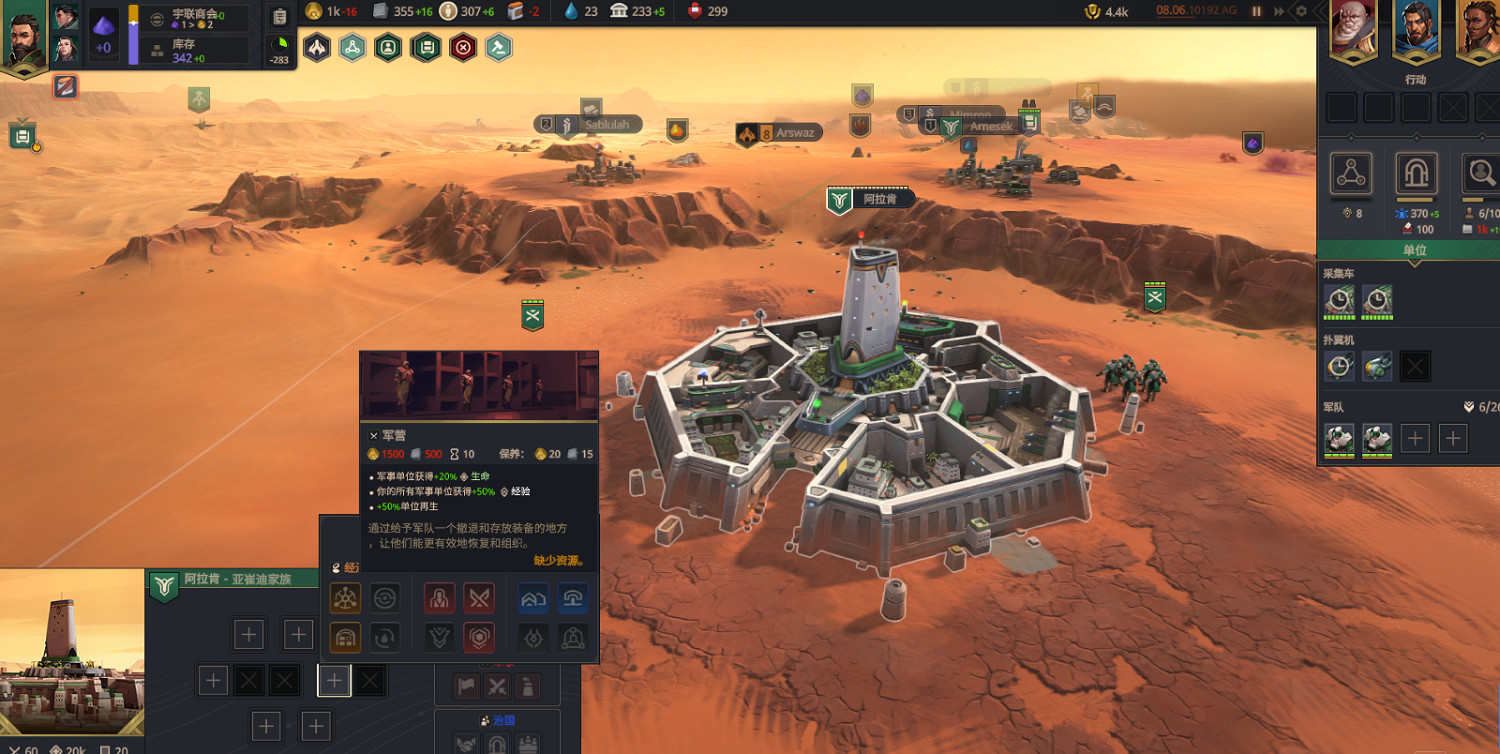Select the 单位 units tab

pos(1414,250)
